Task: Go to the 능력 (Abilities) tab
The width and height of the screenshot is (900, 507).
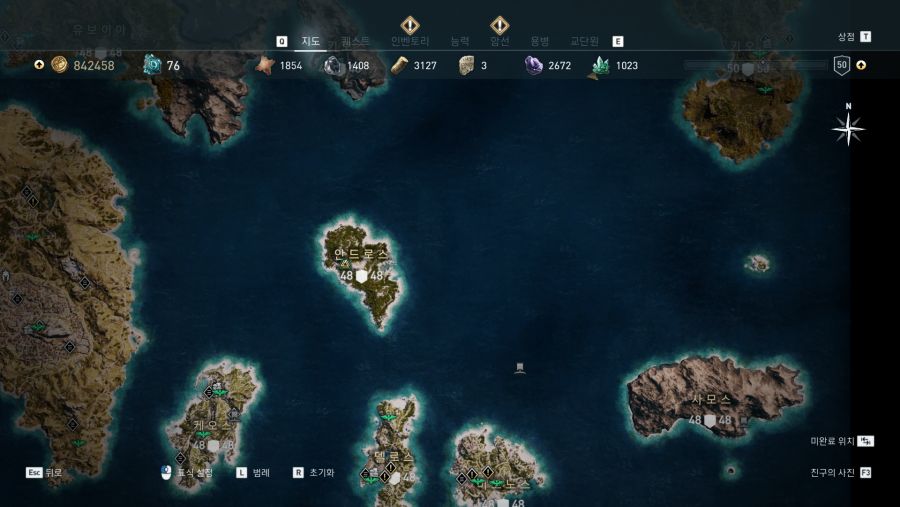Action: point(459,41)
